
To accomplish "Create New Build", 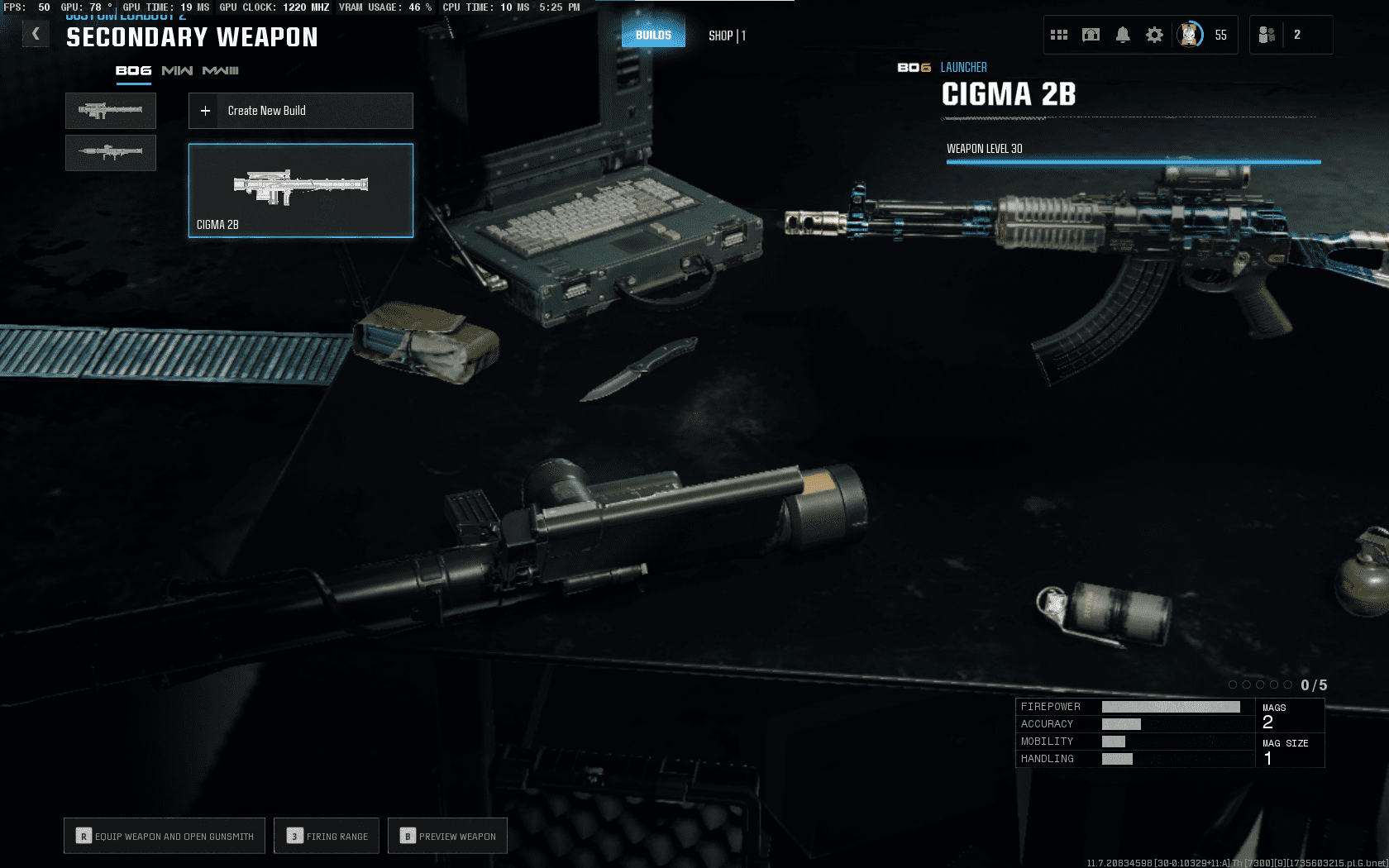I will [x=301, y=111].
